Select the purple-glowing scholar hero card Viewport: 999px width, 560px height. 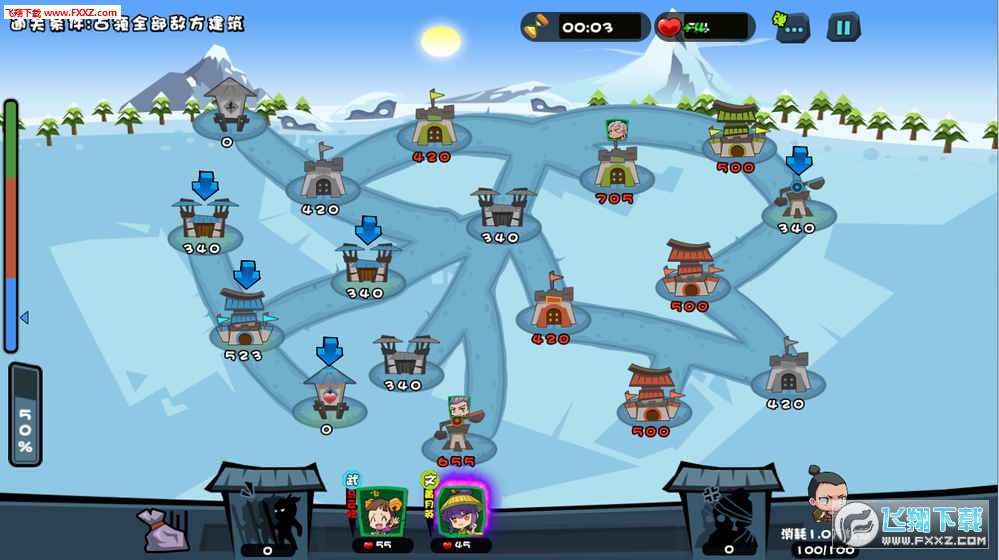[x=460, y=511]
